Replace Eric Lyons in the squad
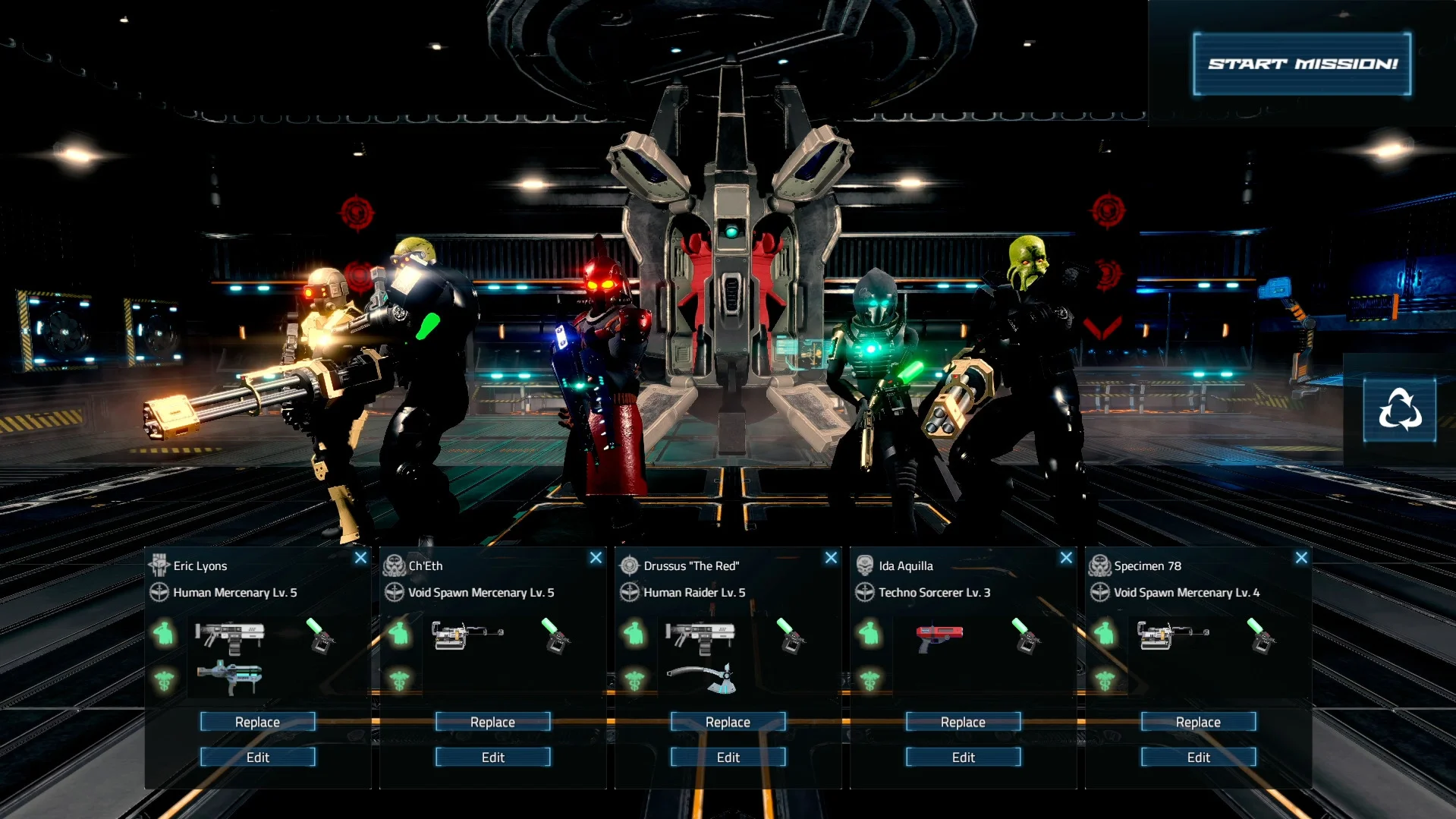Image resolution: width=1456 pixels, height=819 pixels. (x=257, y=722)
